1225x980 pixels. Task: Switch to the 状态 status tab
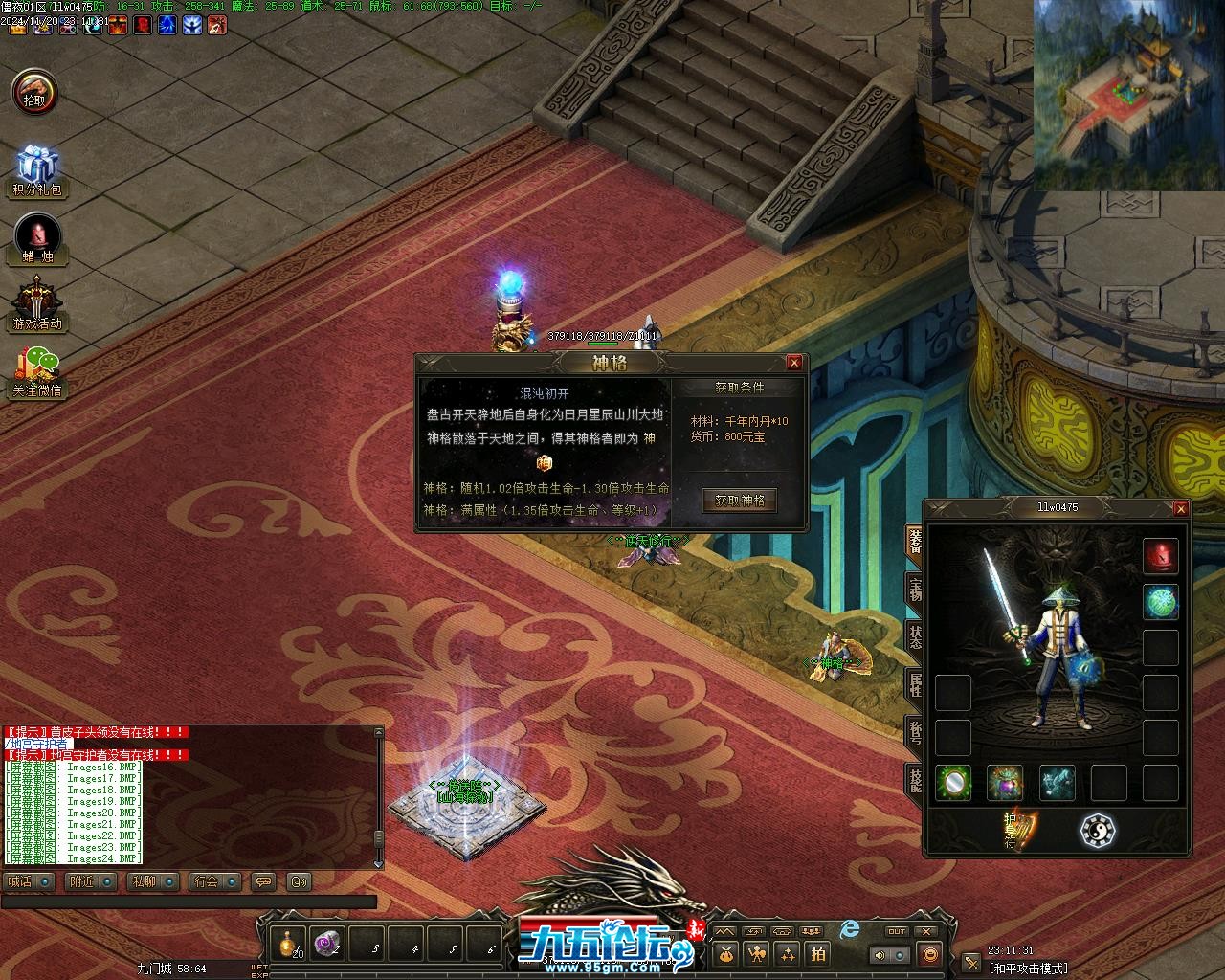coord(915,638)
